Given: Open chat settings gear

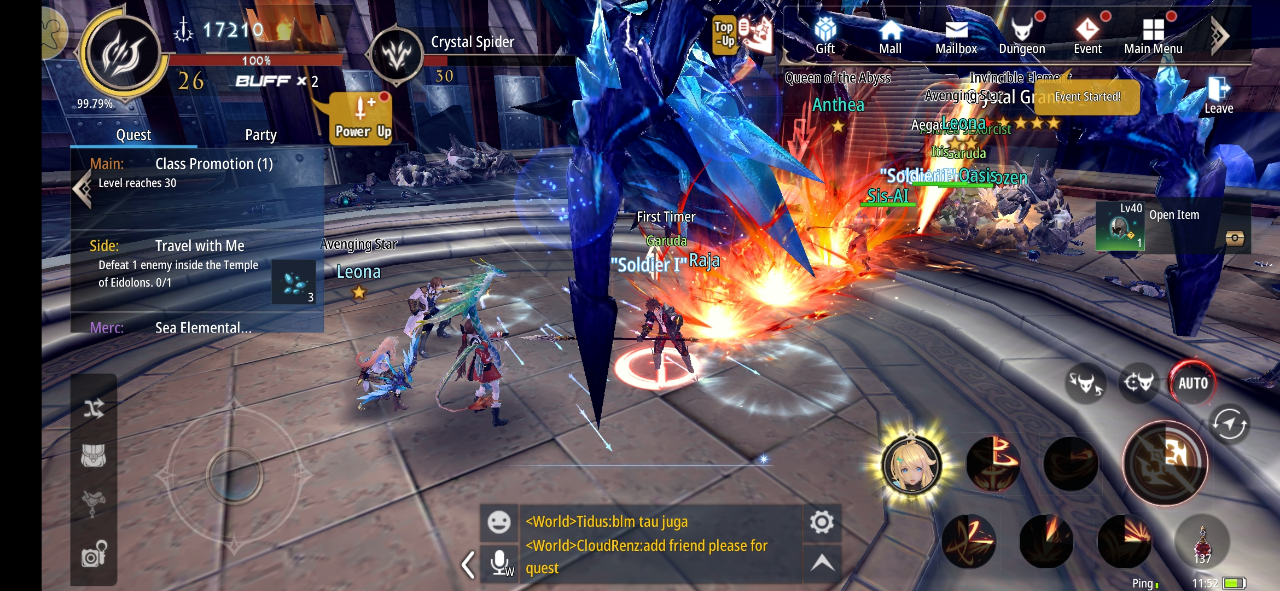Looking at the screenshot, I should tap(821, 522).
